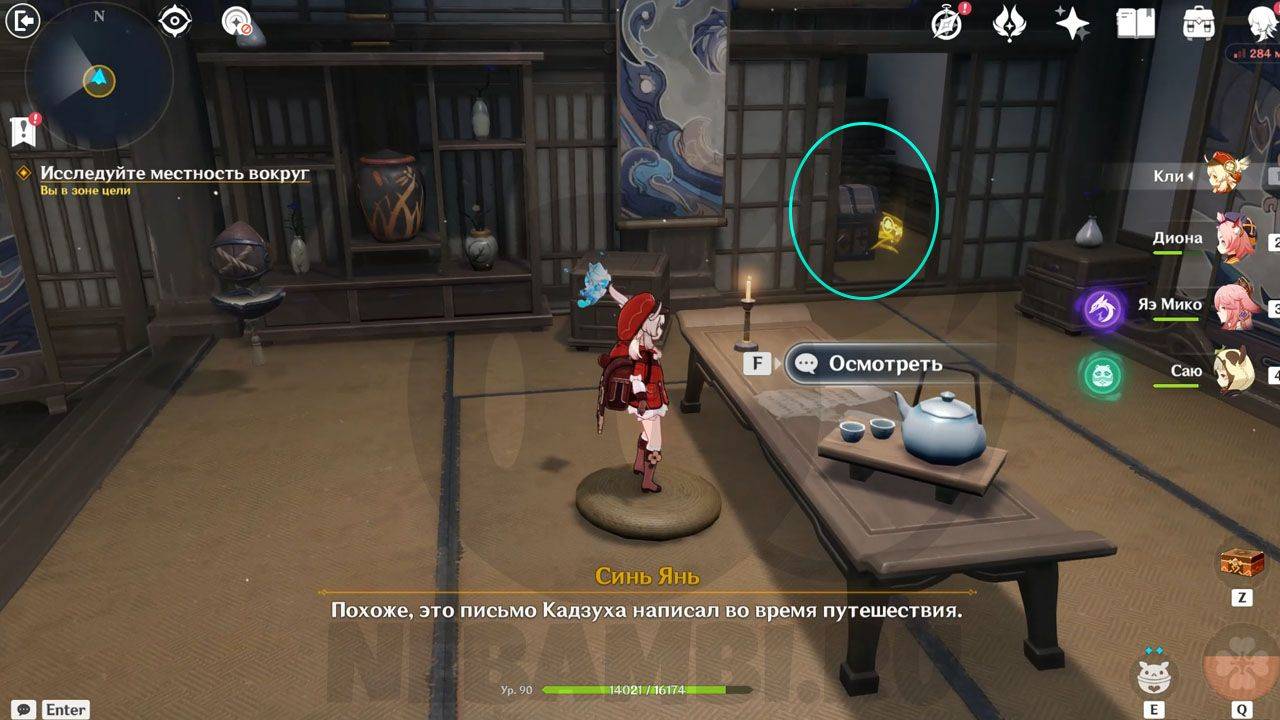Click the co-op icon with red prohibition mark
This screenshot has height=720, width=1280.
[x=237, y=22]
